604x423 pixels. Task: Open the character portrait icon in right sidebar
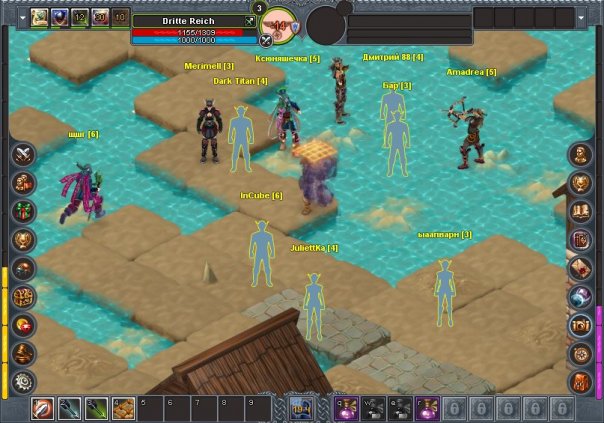tap(581, 155)
